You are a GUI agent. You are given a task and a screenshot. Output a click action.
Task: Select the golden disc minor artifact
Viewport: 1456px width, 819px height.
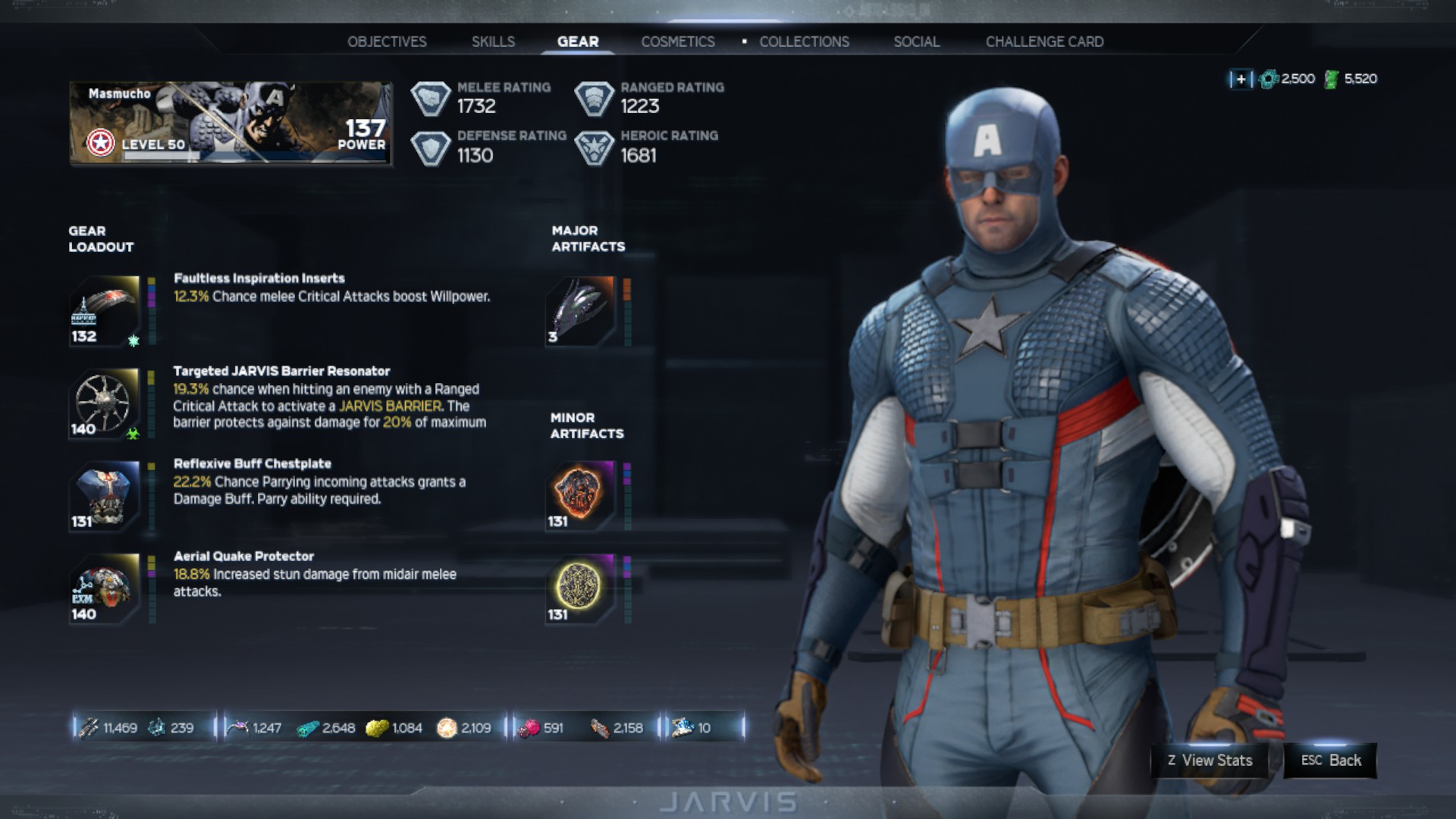tap(580, 588)
